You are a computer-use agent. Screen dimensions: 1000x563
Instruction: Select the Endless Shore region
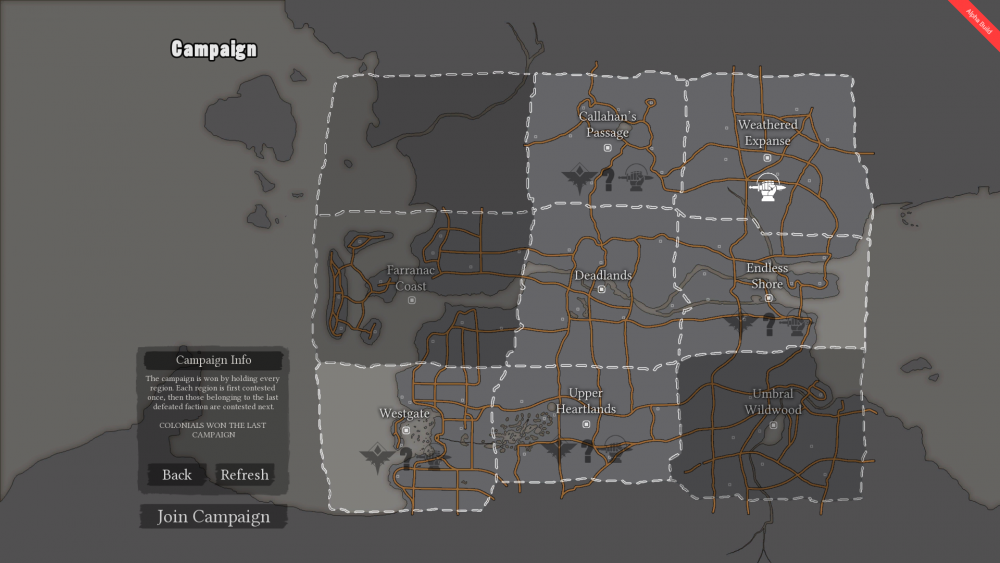click(767, 276)
